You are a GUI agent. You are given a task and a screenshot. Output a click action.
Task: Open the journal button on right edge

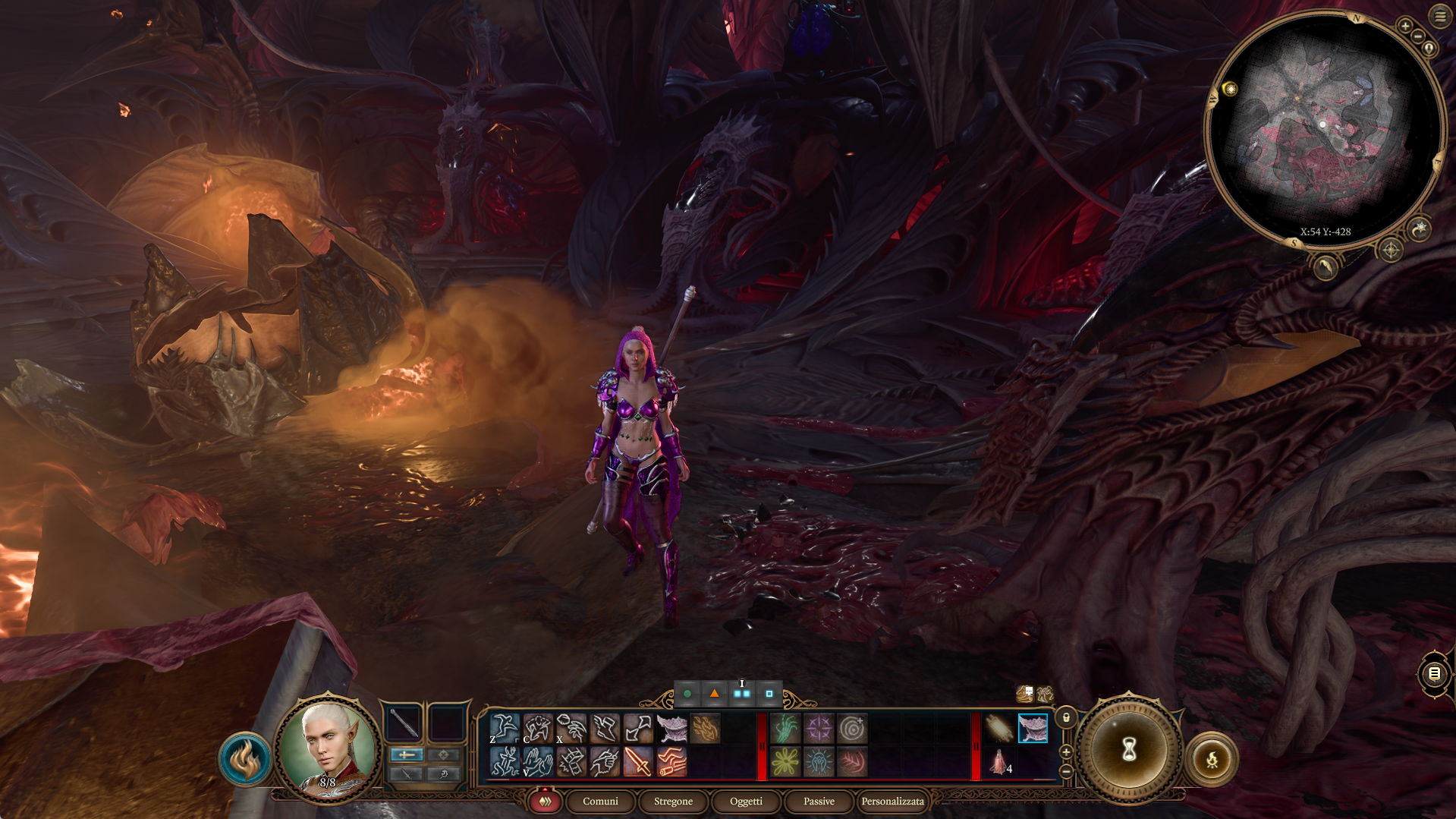click(1433, 673)
